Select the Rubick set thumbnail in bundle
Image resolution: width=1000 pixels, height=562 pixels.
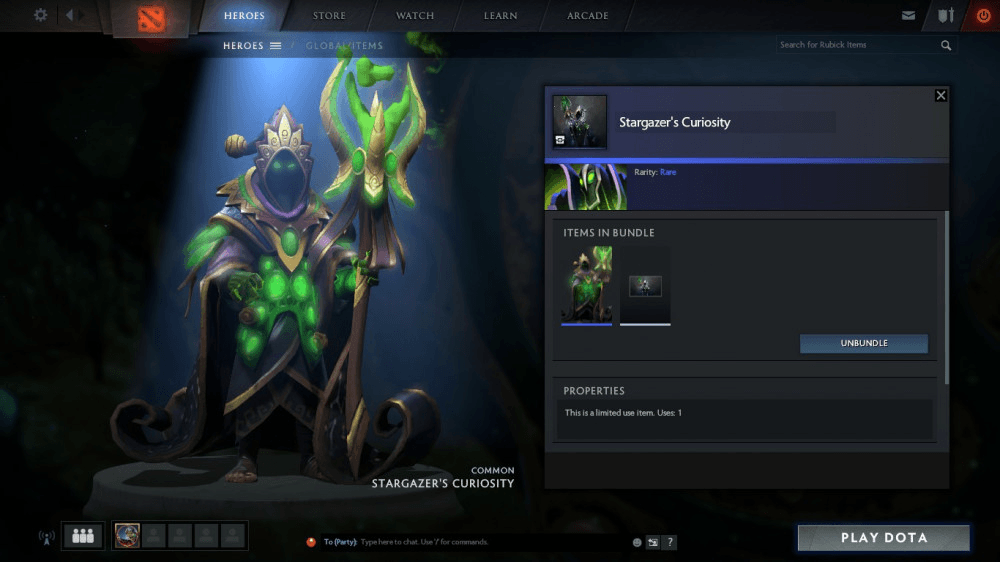click(x=587, y=285)
